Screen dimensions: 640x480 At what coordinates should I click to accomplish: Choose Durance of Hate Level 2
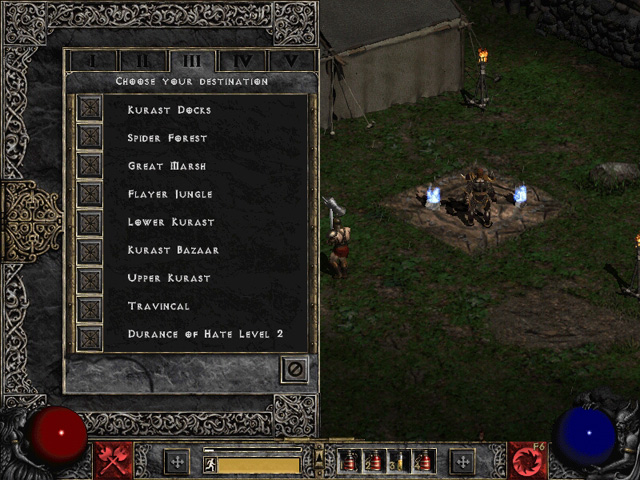click(x=91, y=334)
